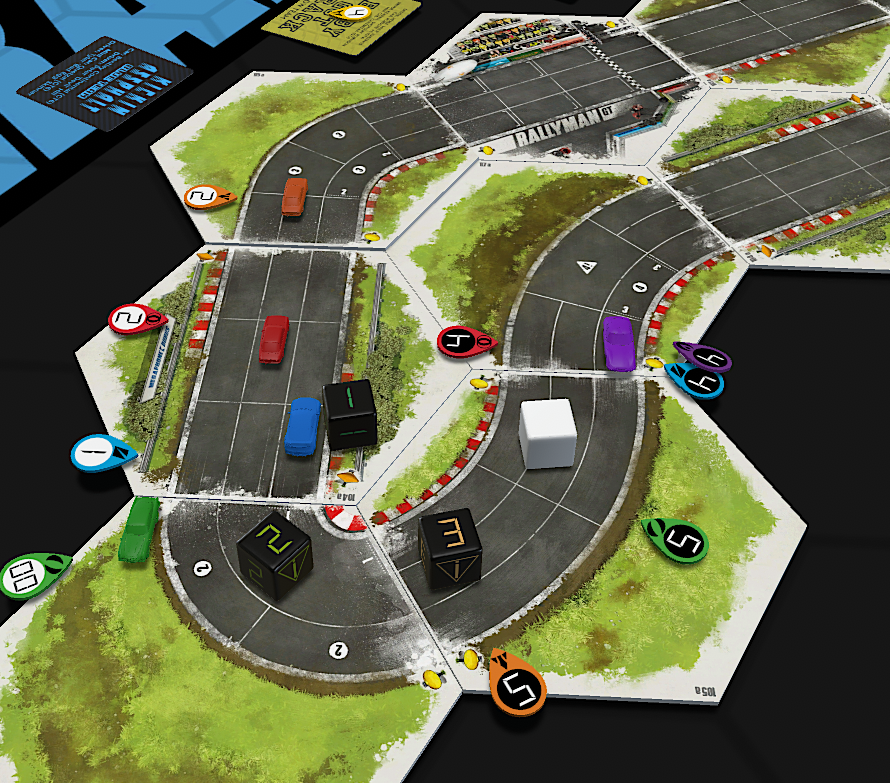Choose the green car at the track edge

tap(137, 529)
